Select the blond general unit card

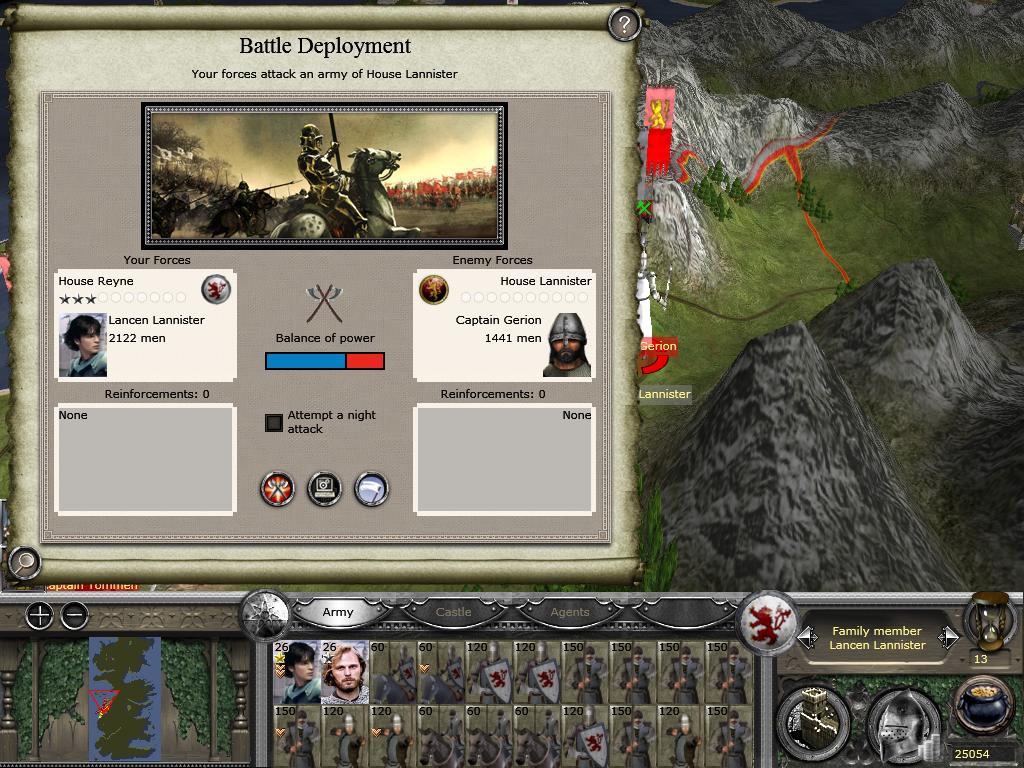[x=345, y=671]
